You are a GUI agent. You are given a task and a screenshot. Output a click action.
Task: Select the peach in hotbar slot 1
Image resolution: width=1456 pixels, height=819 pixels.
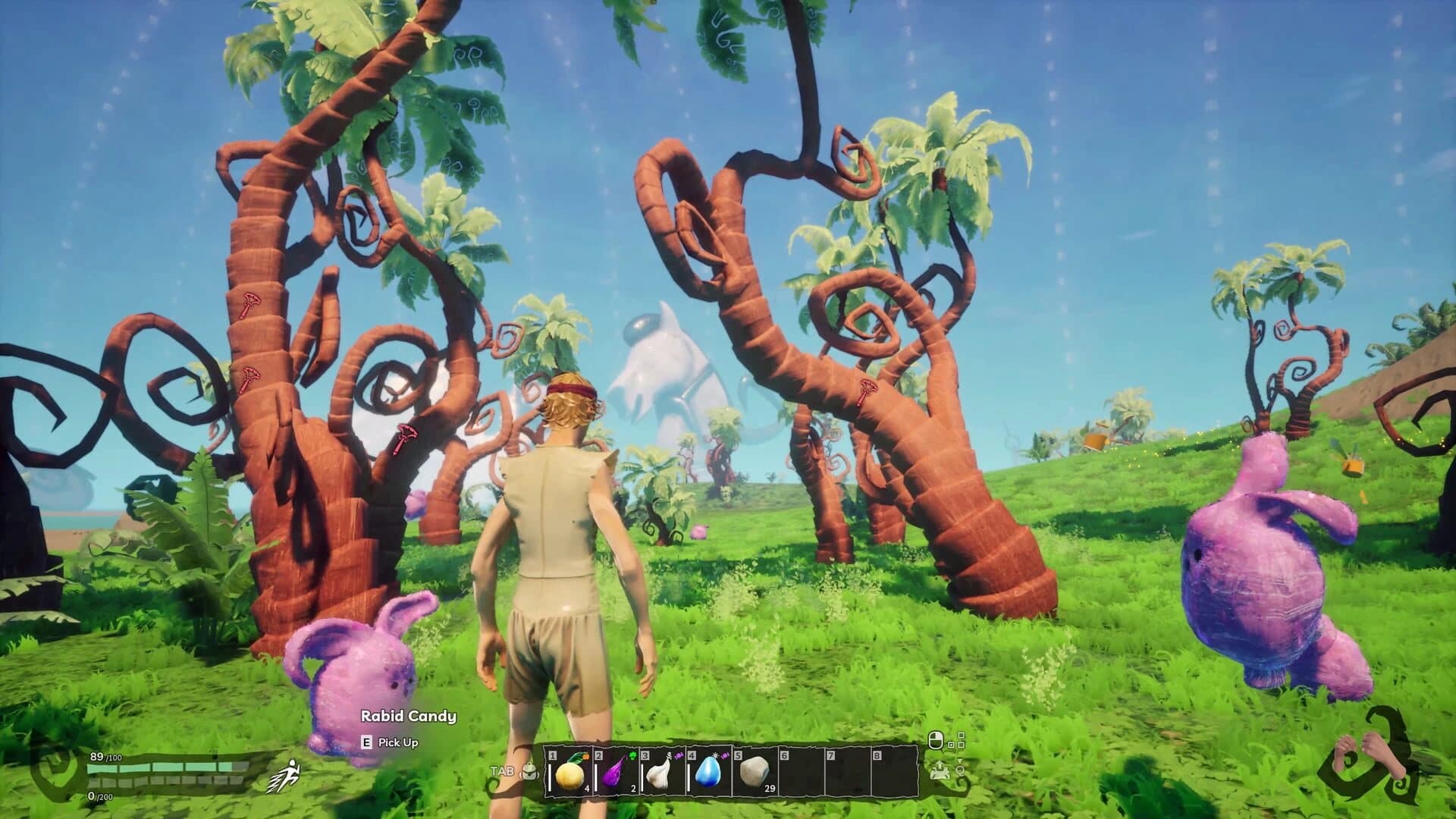(569, 772)
